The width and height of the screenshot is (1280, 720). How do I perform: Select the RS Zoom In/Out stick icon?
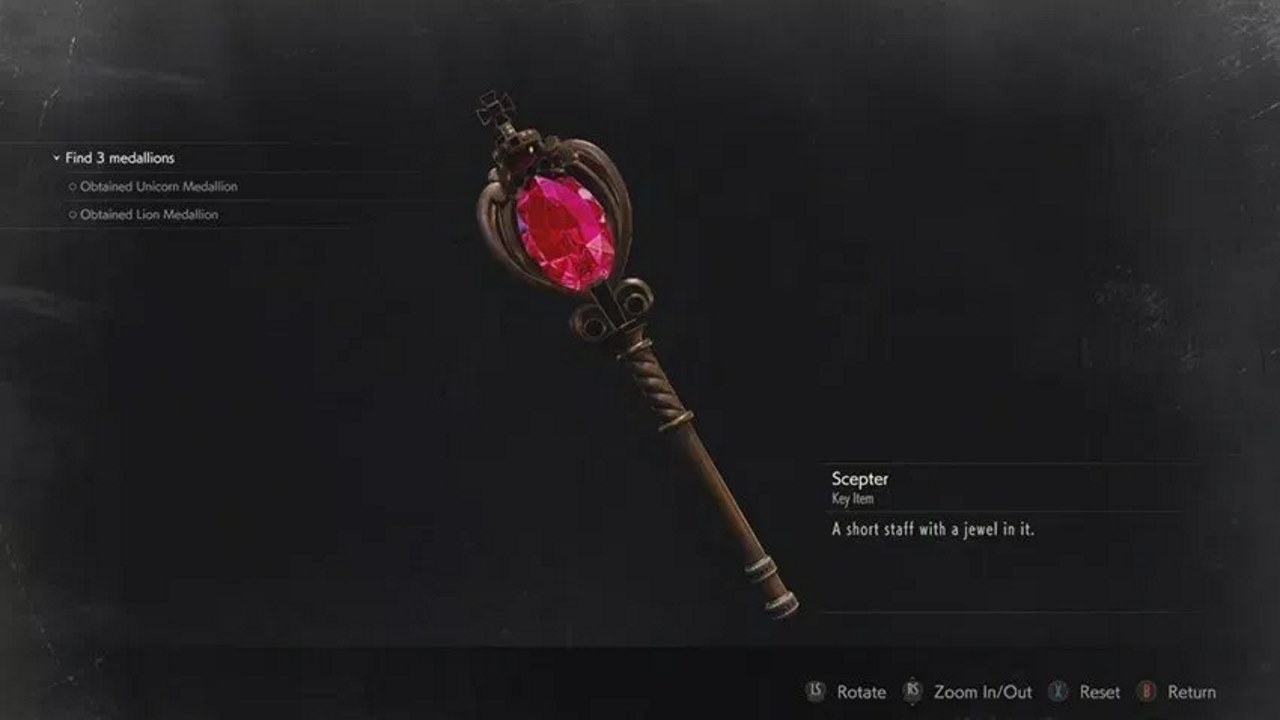(913, 691)
